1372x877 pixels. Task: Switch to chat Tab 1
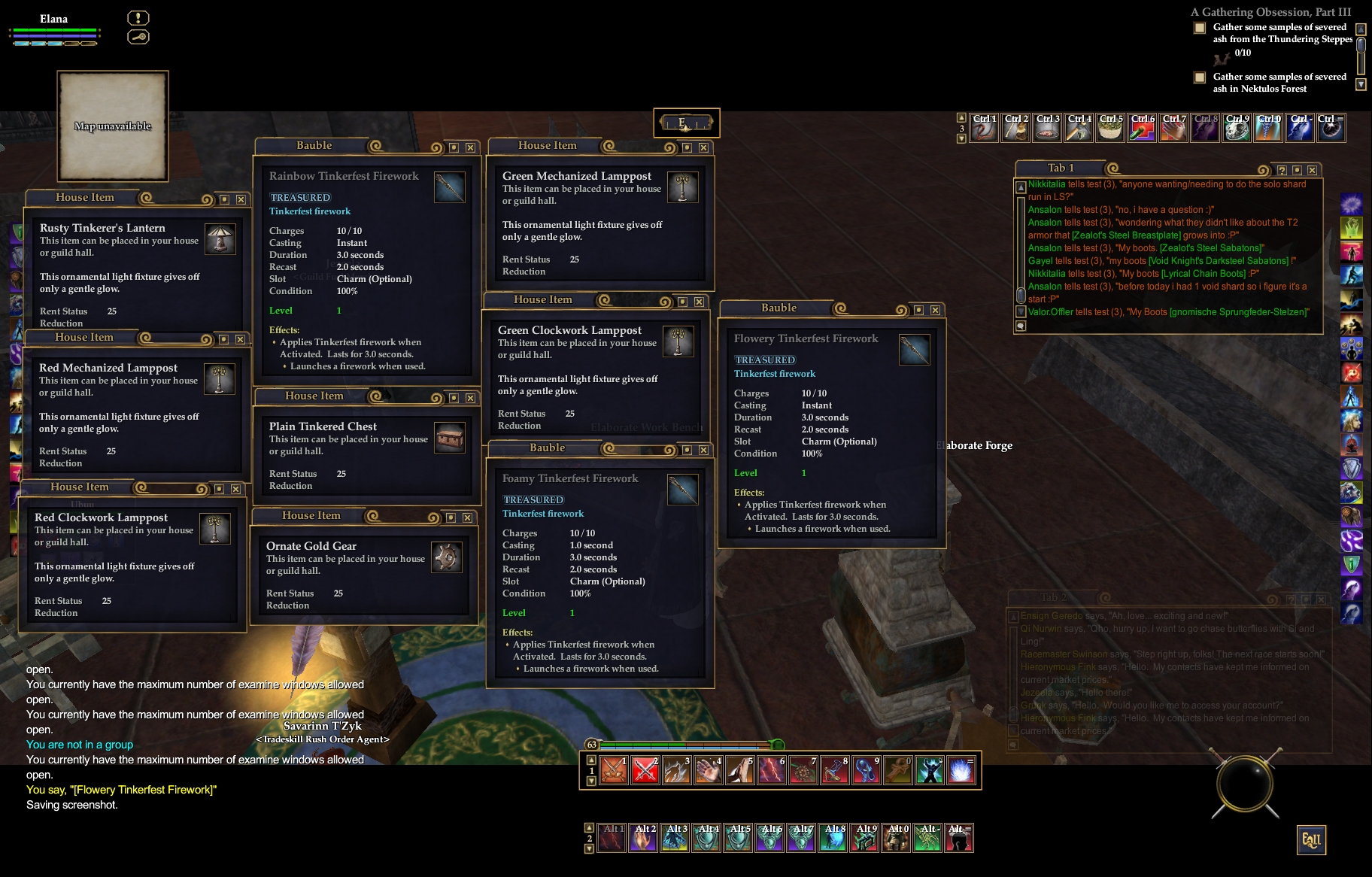click(x=1061, y=168)
